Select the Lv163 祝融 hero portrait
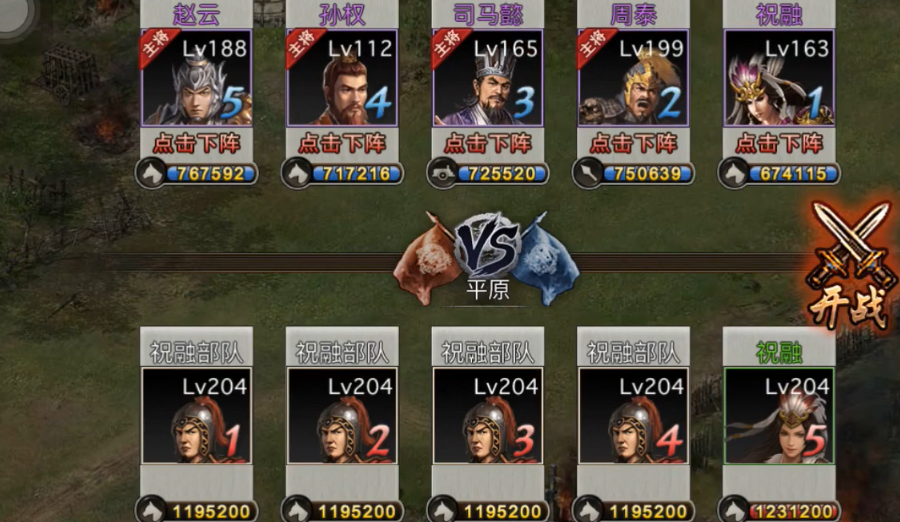900x522 pixels. pyautogui.click(x=779, y=78)
